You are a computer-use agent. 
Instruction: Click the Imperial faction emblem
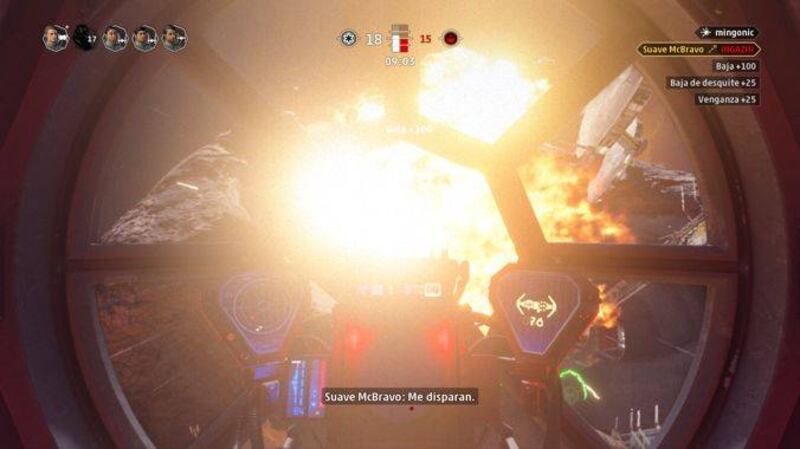[x=348, y=38]
